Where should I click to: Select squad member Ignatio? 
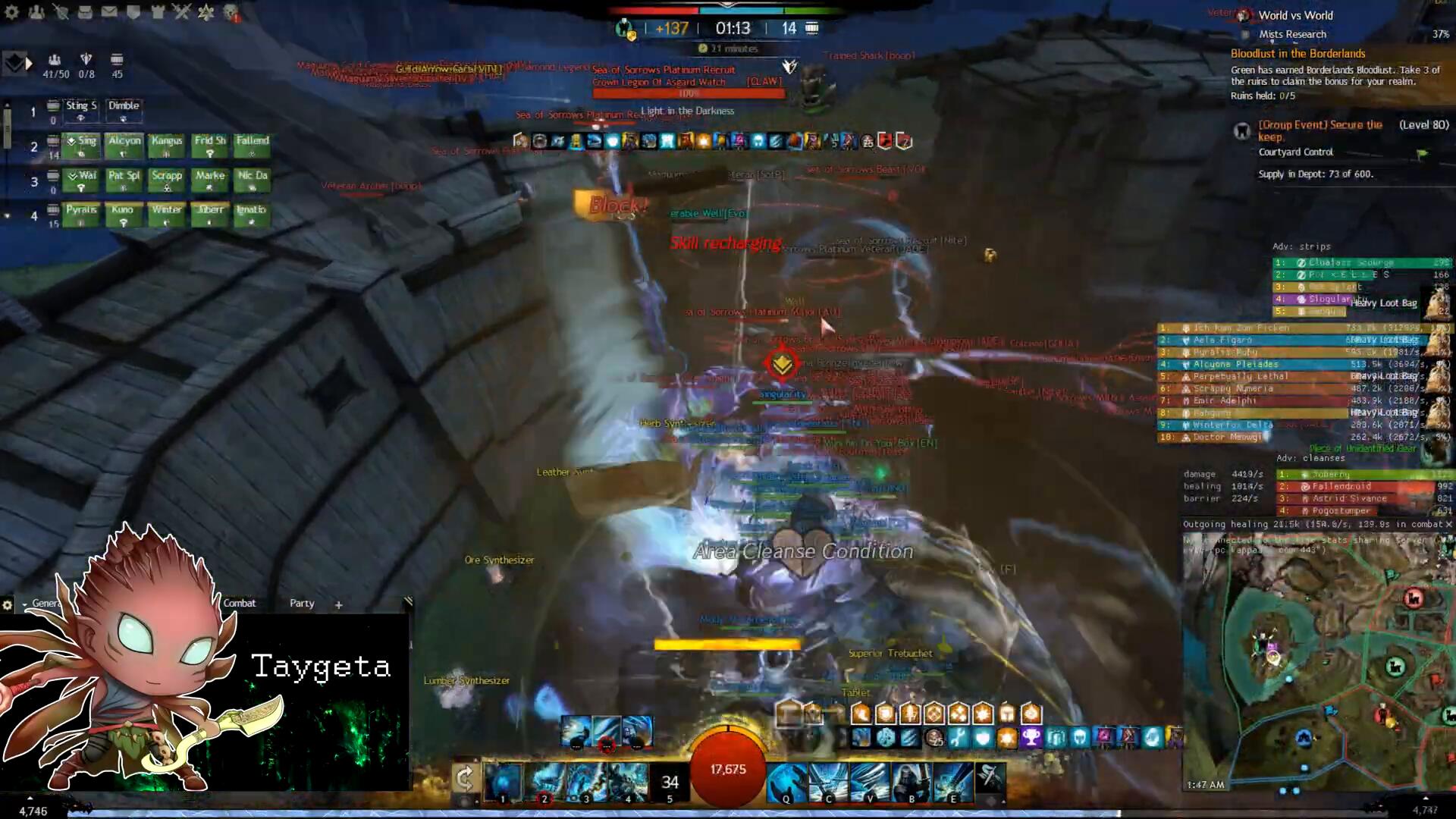pyautogui.click(x=251, y=215)
